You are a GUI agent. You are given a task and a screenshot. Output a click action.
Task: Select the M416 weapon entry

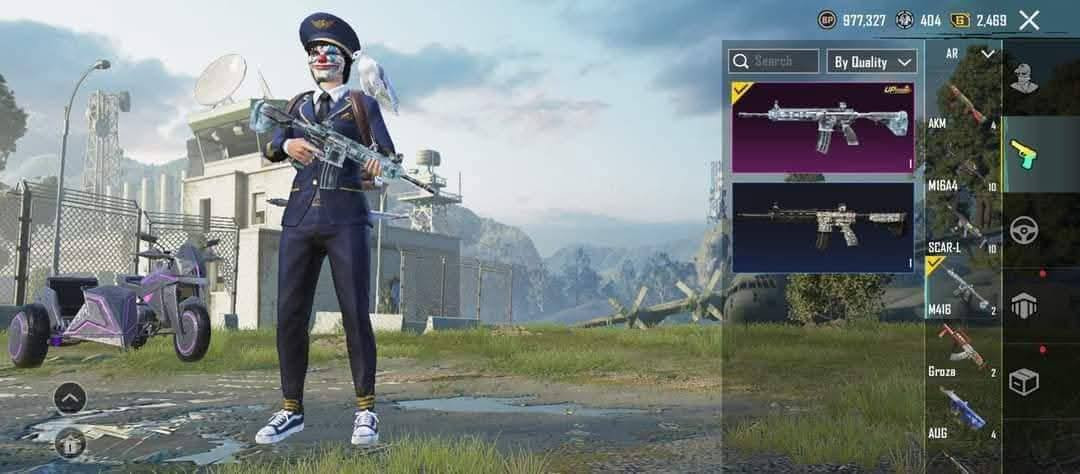[962, 290]
